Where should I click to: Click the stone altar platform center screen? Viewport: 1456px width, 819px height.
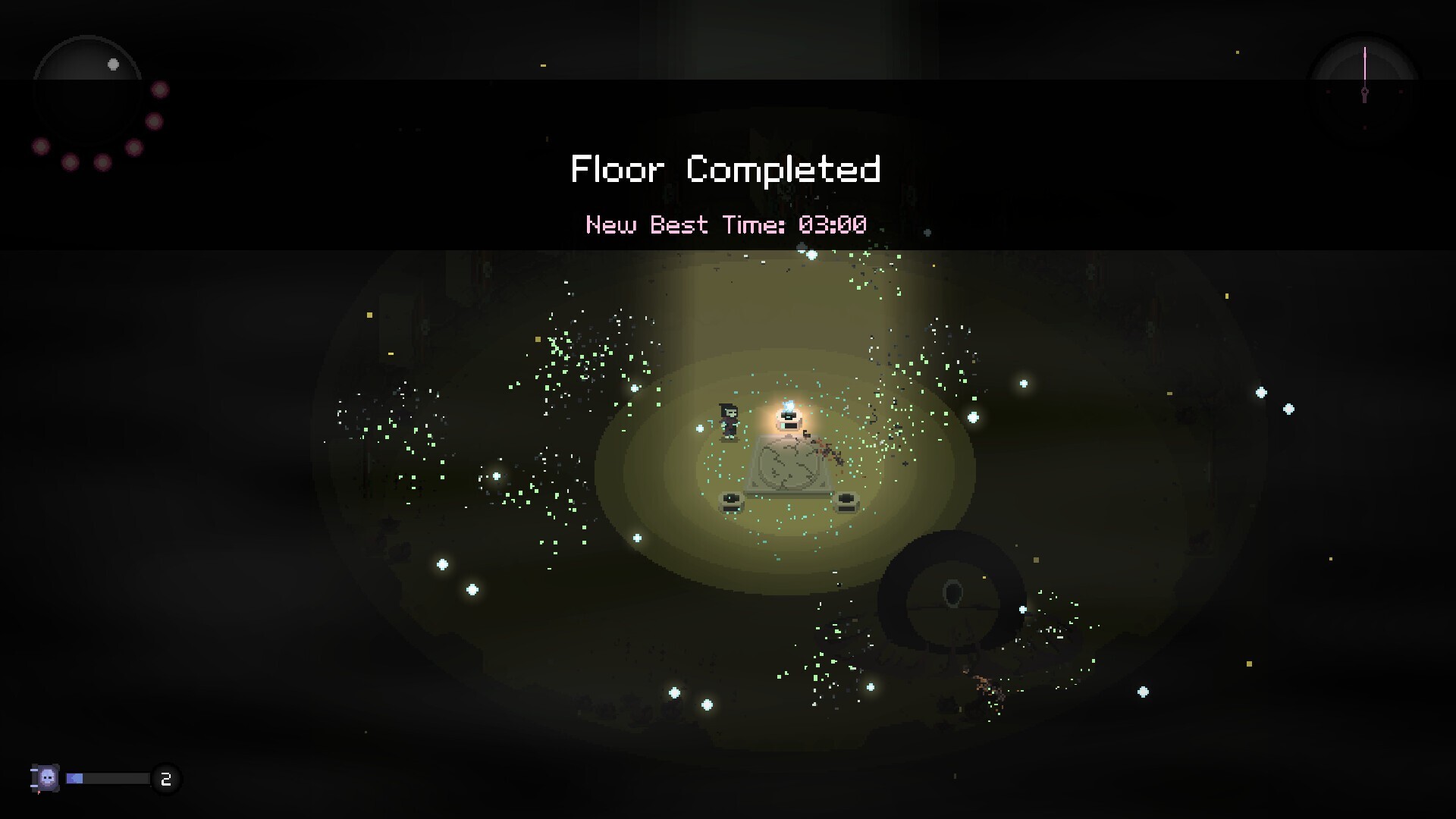[x=787, y=464]
